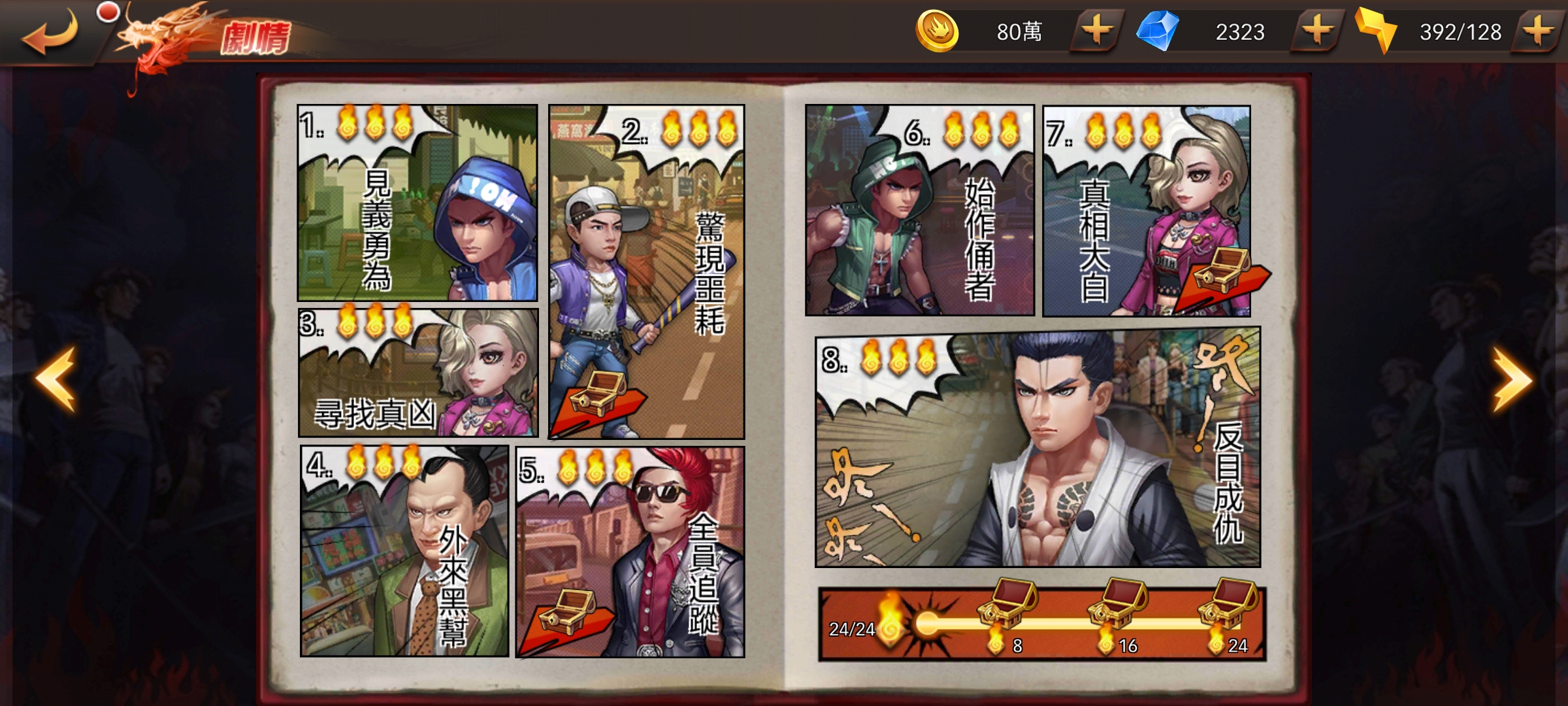Select stage 2 驚現噩耗
The height and width of the screenshot is (706, 1568).
click(x=647, y=271)
